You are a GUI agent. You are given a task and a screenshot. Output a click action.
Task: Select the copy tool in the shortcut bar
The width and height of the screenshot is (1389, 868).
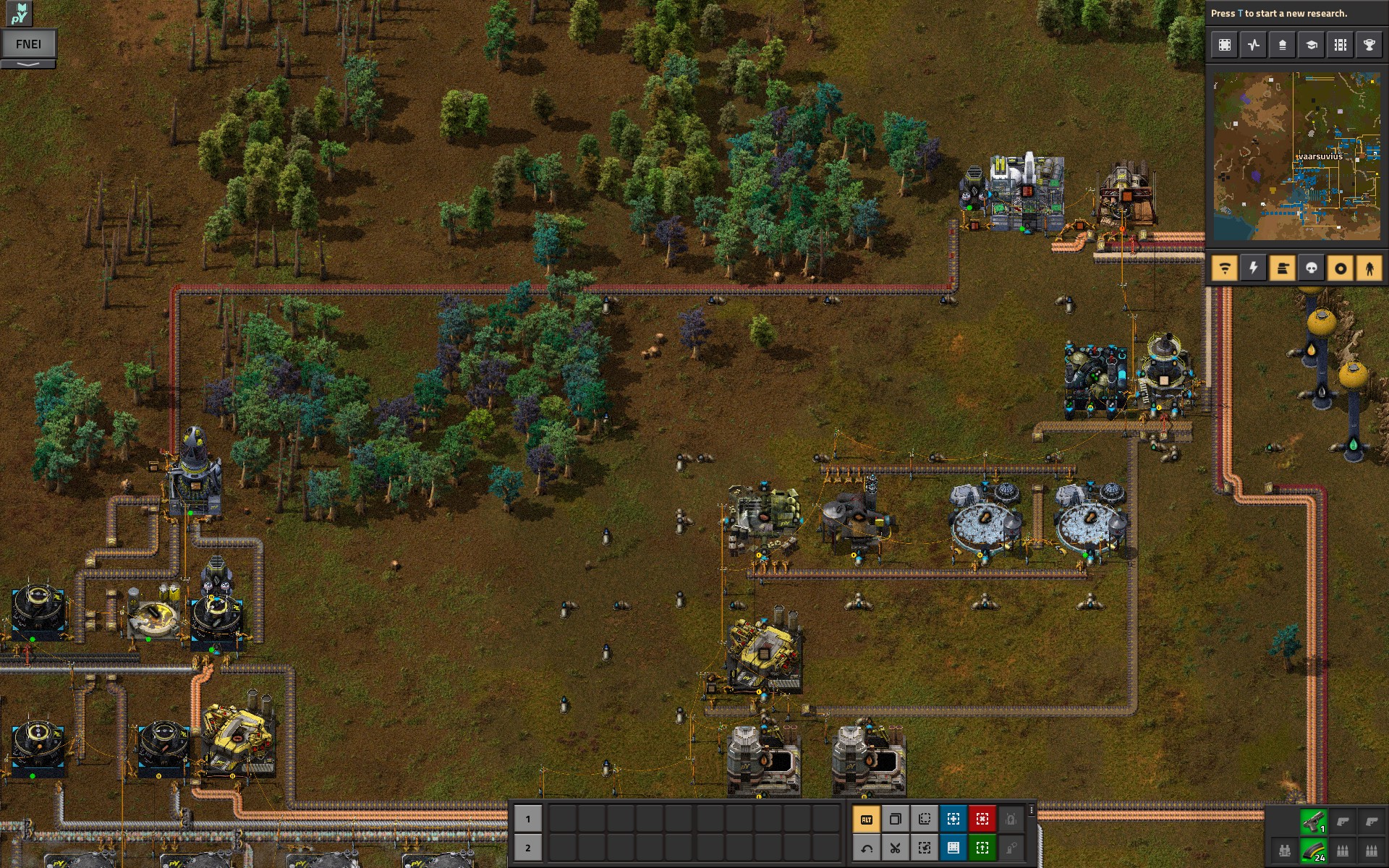tap(896, 819)
